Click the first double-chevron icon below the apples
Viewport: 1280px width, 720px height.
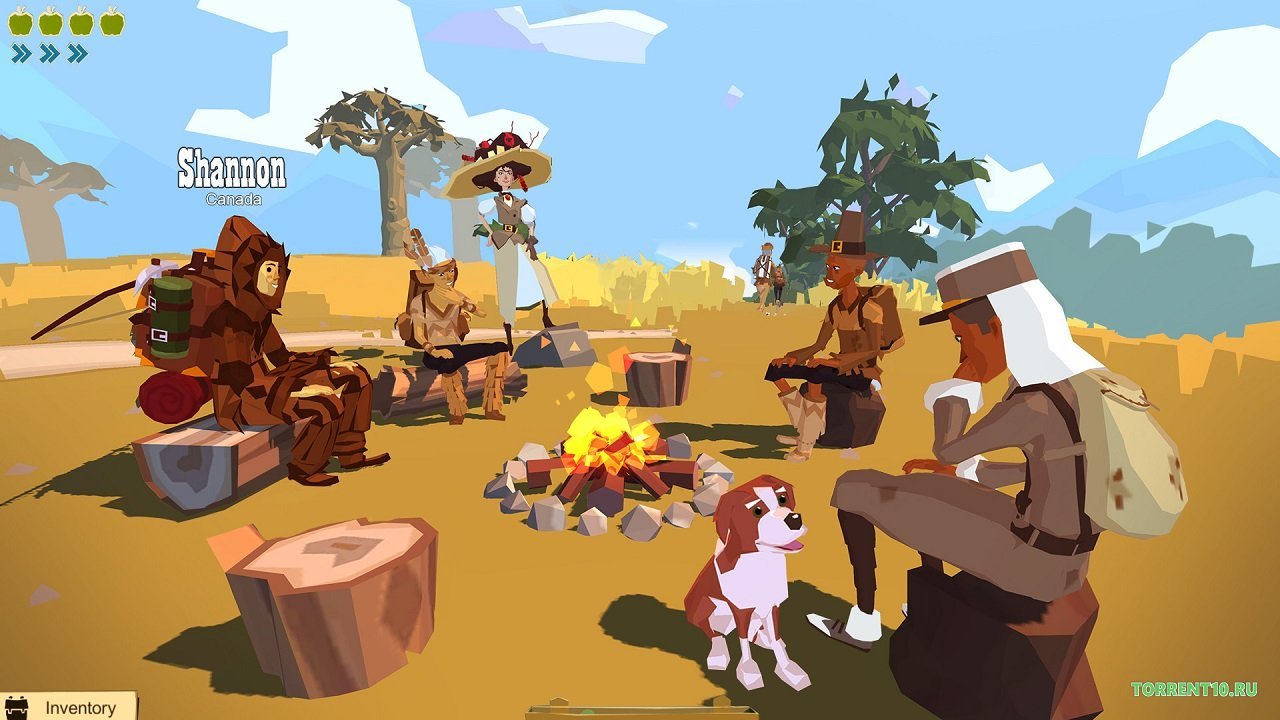[x=21, y=52]
